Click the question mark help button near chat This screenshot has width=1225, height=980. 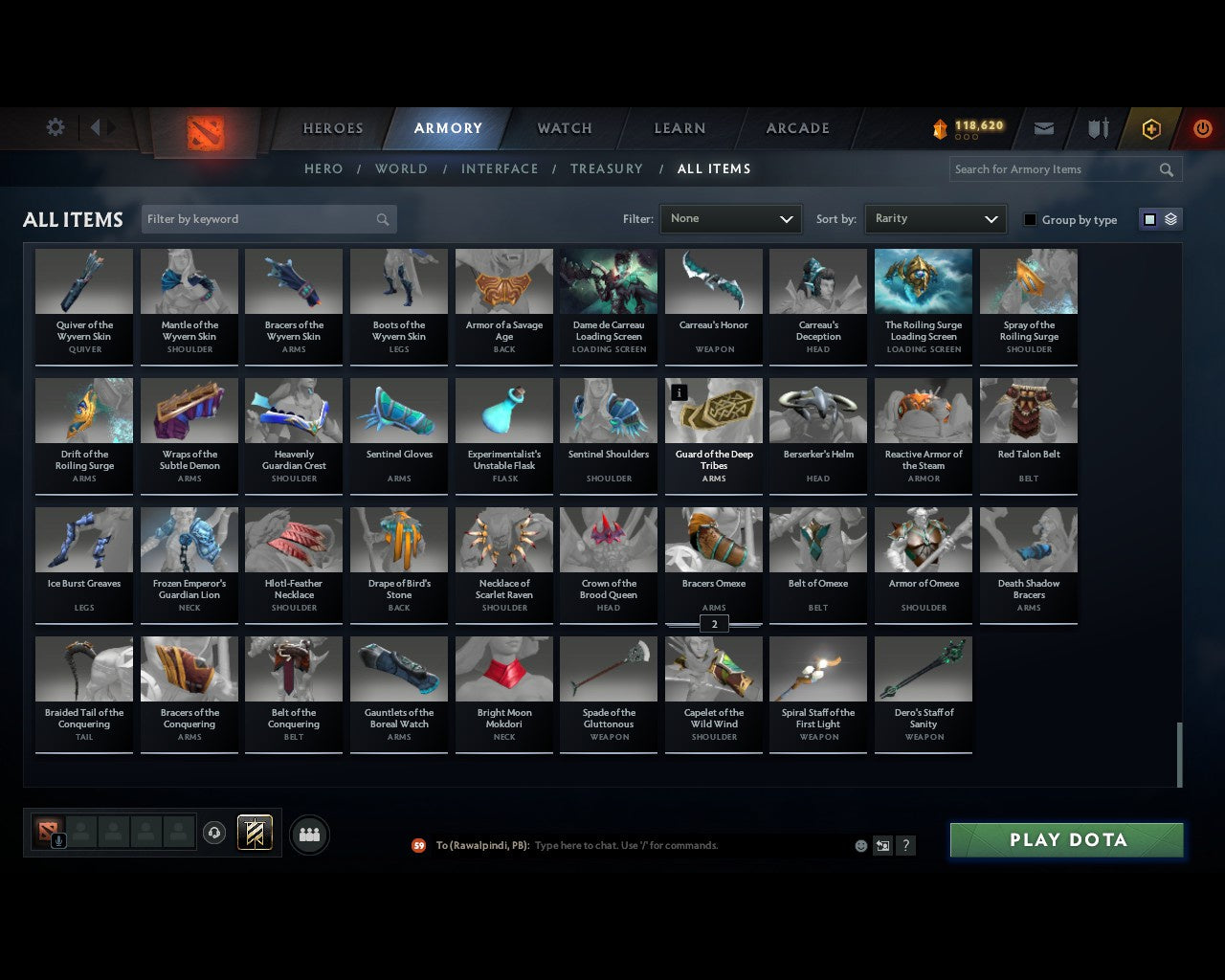pos(905,845)
